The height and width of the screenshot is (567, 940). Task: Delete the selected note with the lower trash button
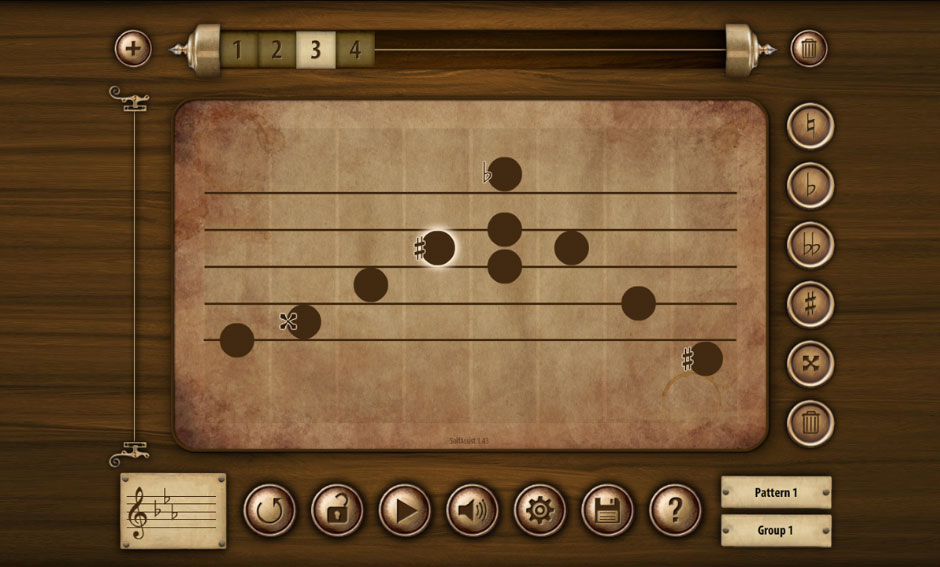click(810, 422)
